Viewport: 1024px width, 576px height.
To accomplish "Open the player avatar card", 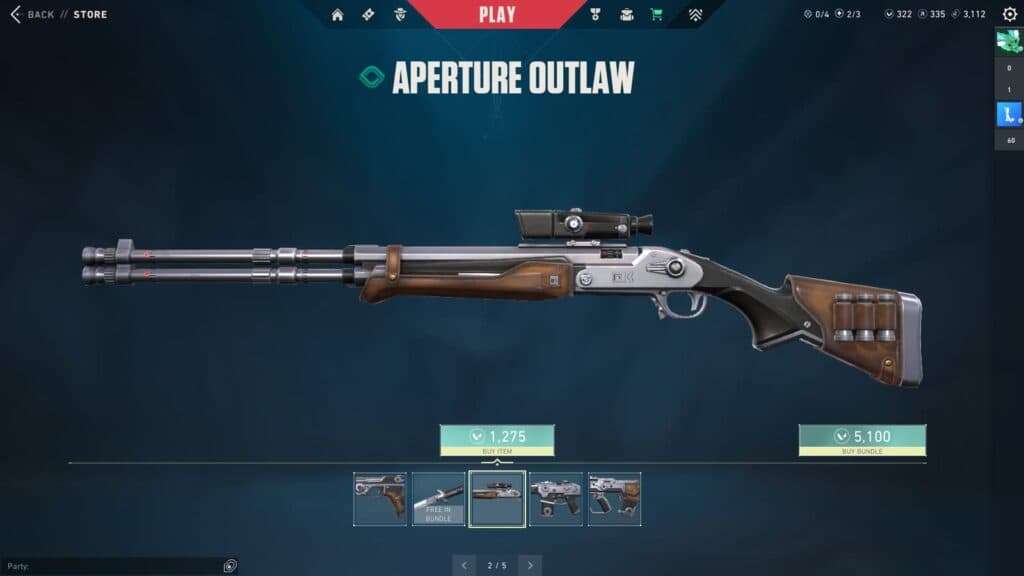I will tap(1008, 42).
